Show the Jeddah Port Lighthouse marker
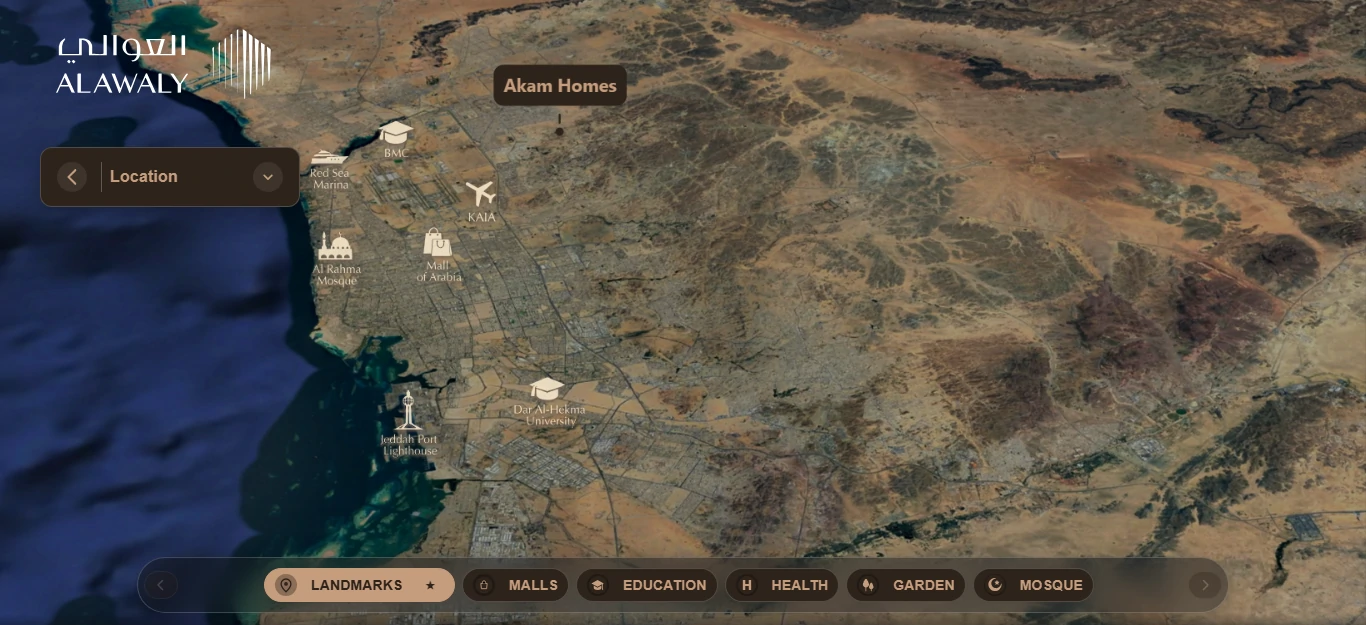The height and width of the screenshot is (625, 1366). click(x=408, y=411)
